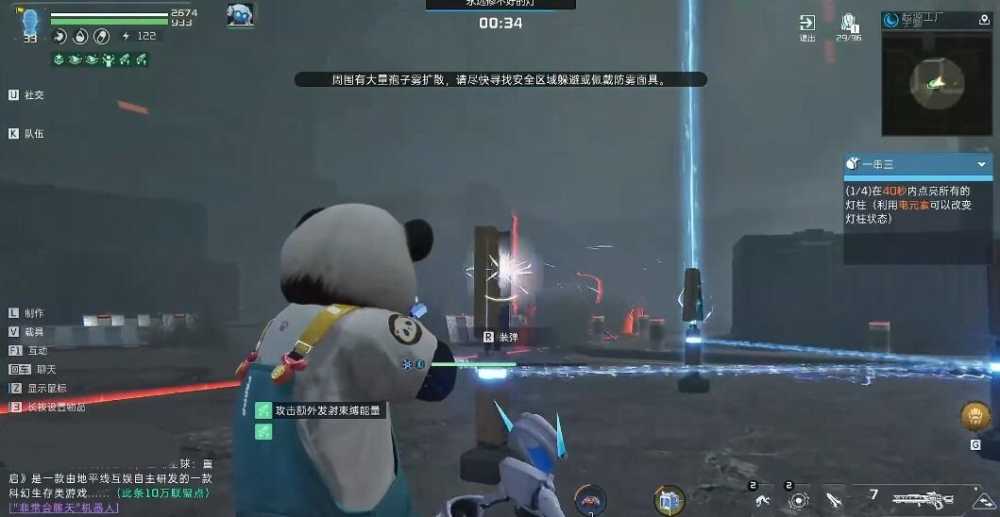This screenshot has height=517, width=1000.
Task: Select the robot companion portrait
Action: pyautogui.click(x=240, y=14)
